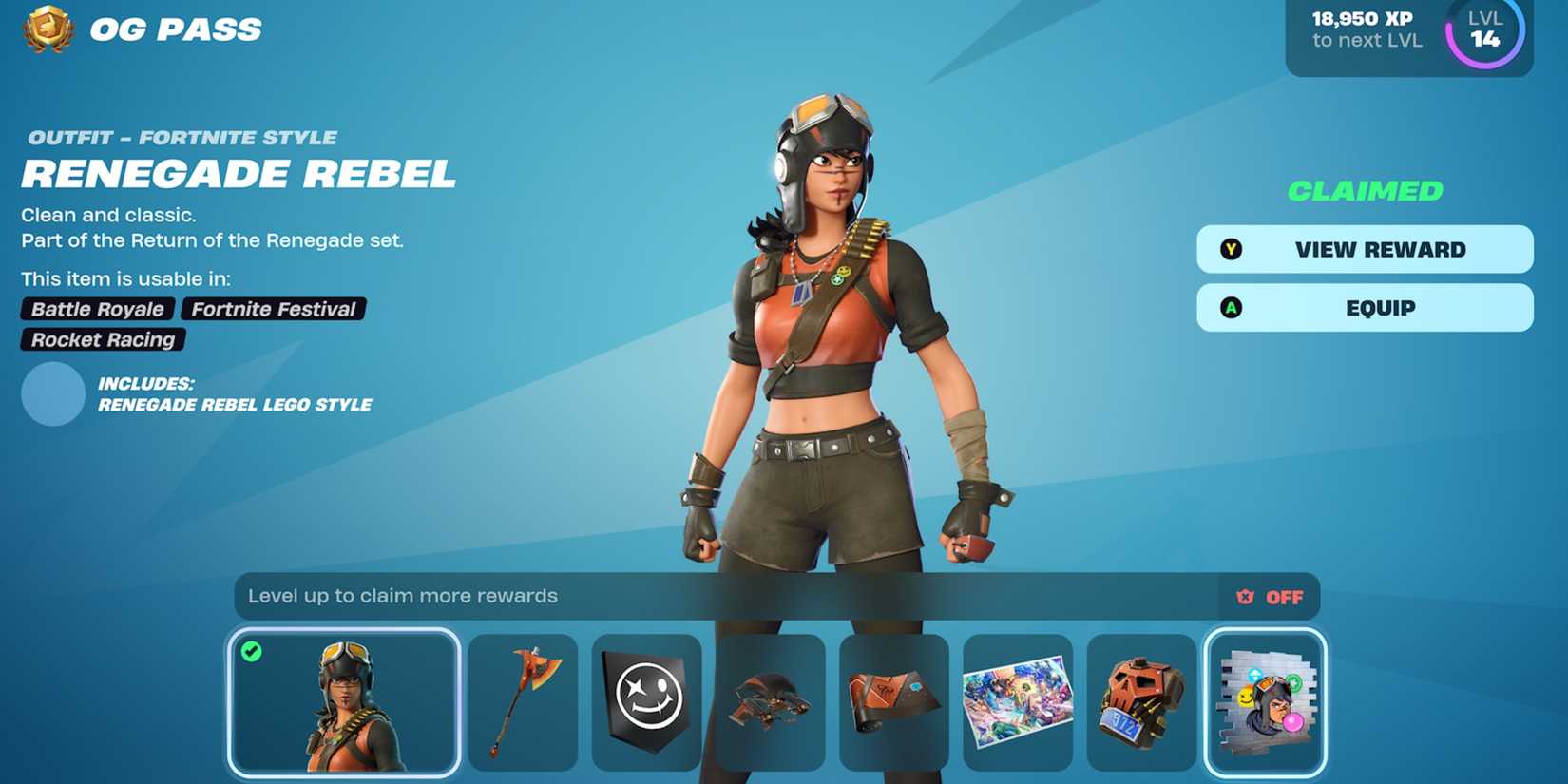Screen dimensions: 1568x784
Task: Select the A button icon beside Equip
Action: [x=1233, y=307]
